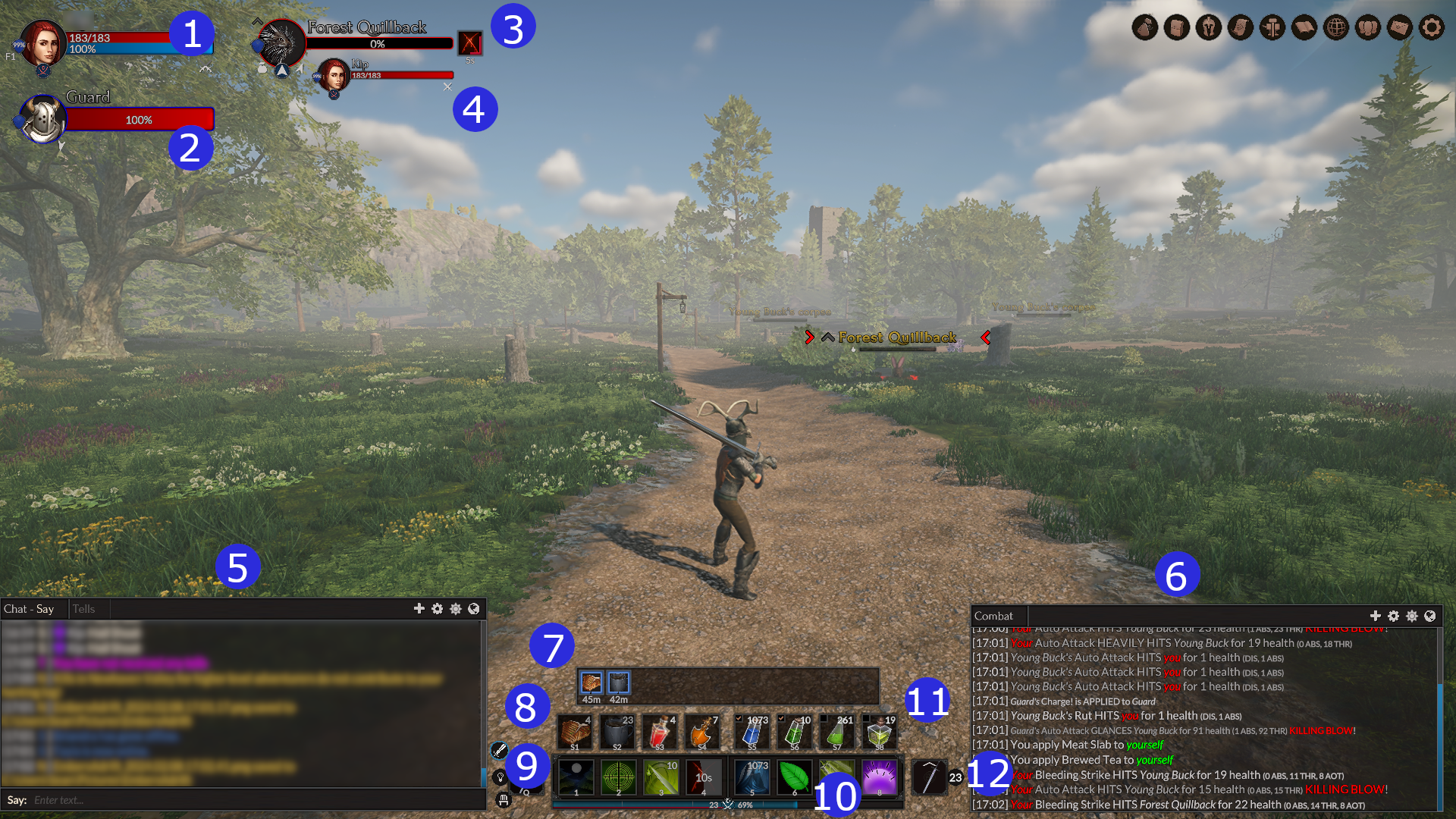Open the coin pouch menu icon

(x=1144, y=28)
